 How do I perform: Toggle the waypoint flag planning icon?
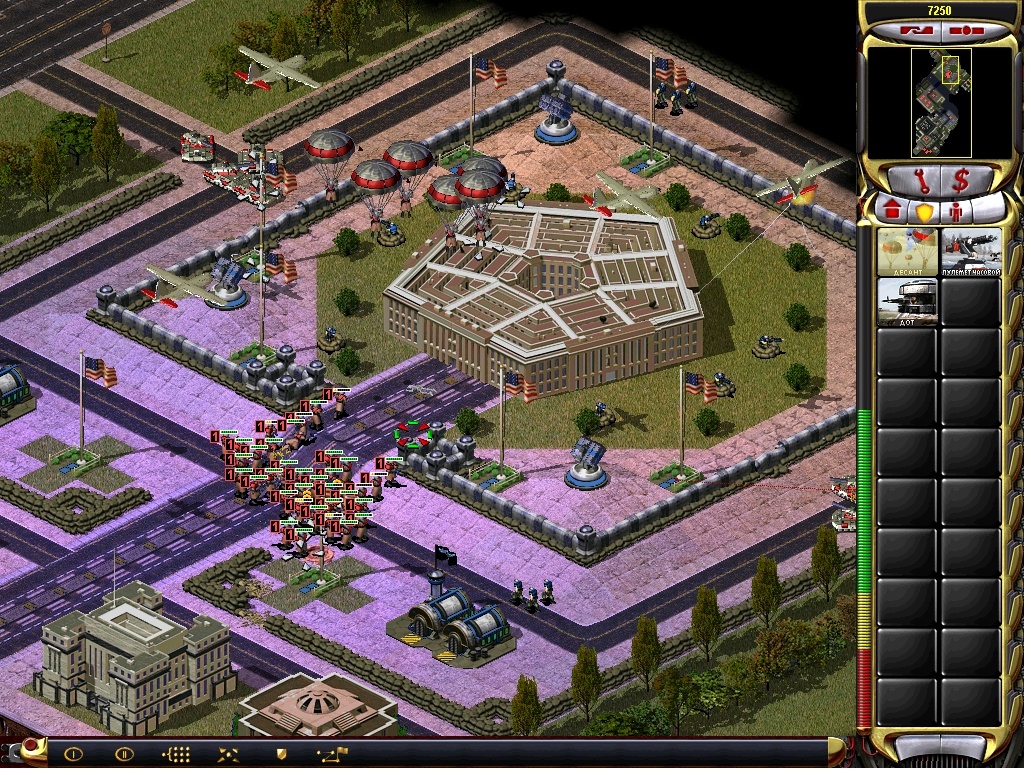(x=332, y=754)
